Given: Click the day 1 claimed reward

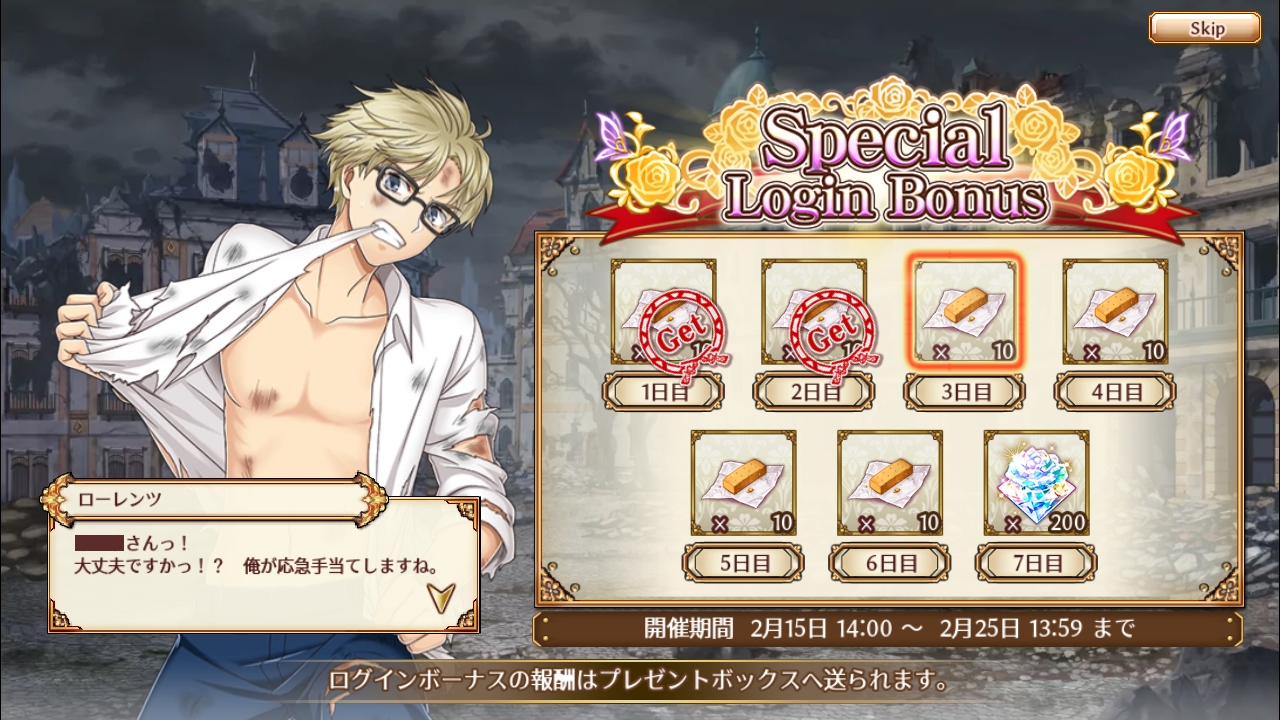Looking at the screenshot, I should (663, 312).
